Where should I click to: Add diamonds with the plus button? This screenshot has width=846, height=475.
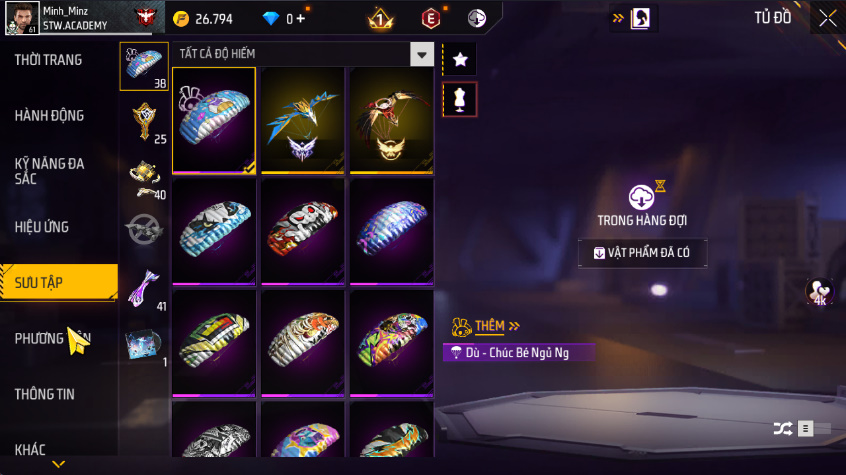[300, 18]
